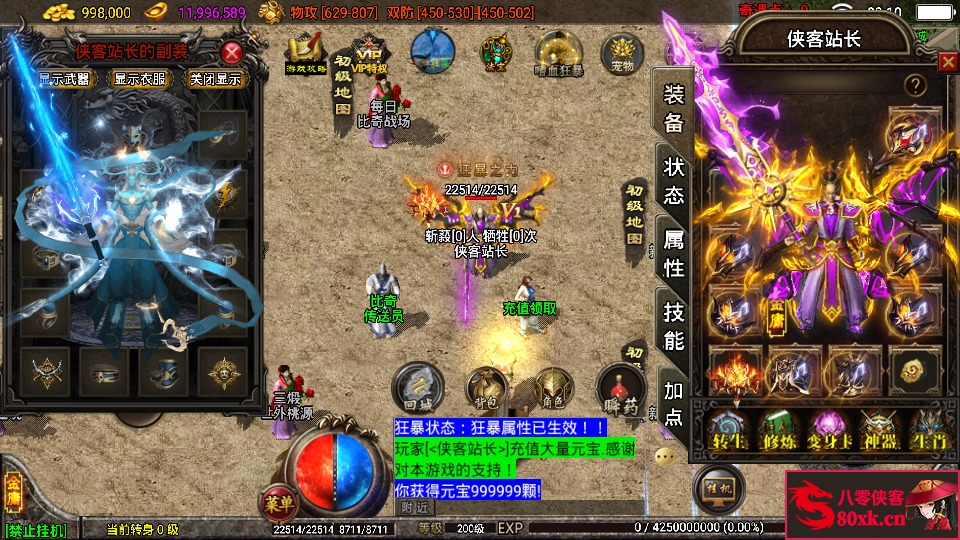The image size is (960, 540).
Task: Click the question mark help button
Action: point(914,86)
